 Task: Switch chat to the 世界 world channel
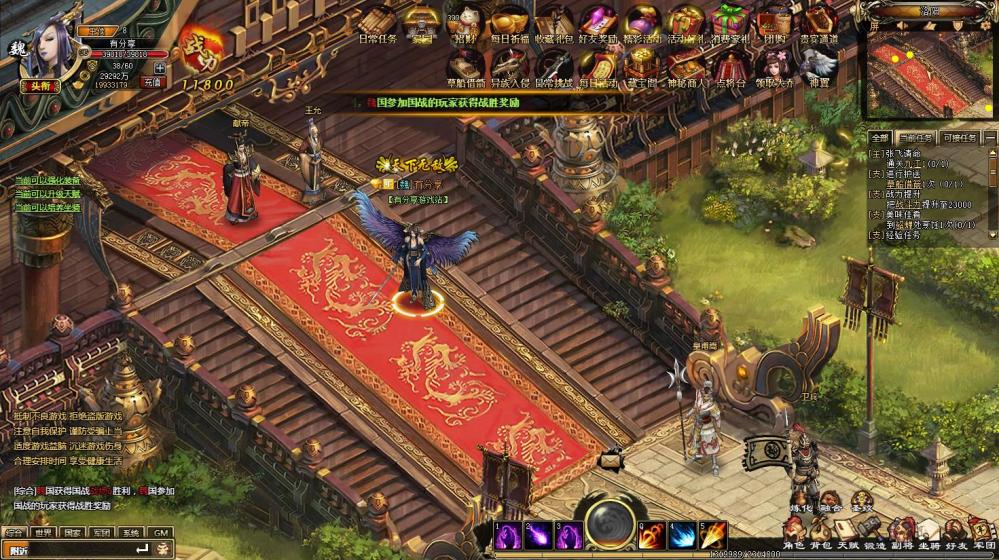pos(43,533)
